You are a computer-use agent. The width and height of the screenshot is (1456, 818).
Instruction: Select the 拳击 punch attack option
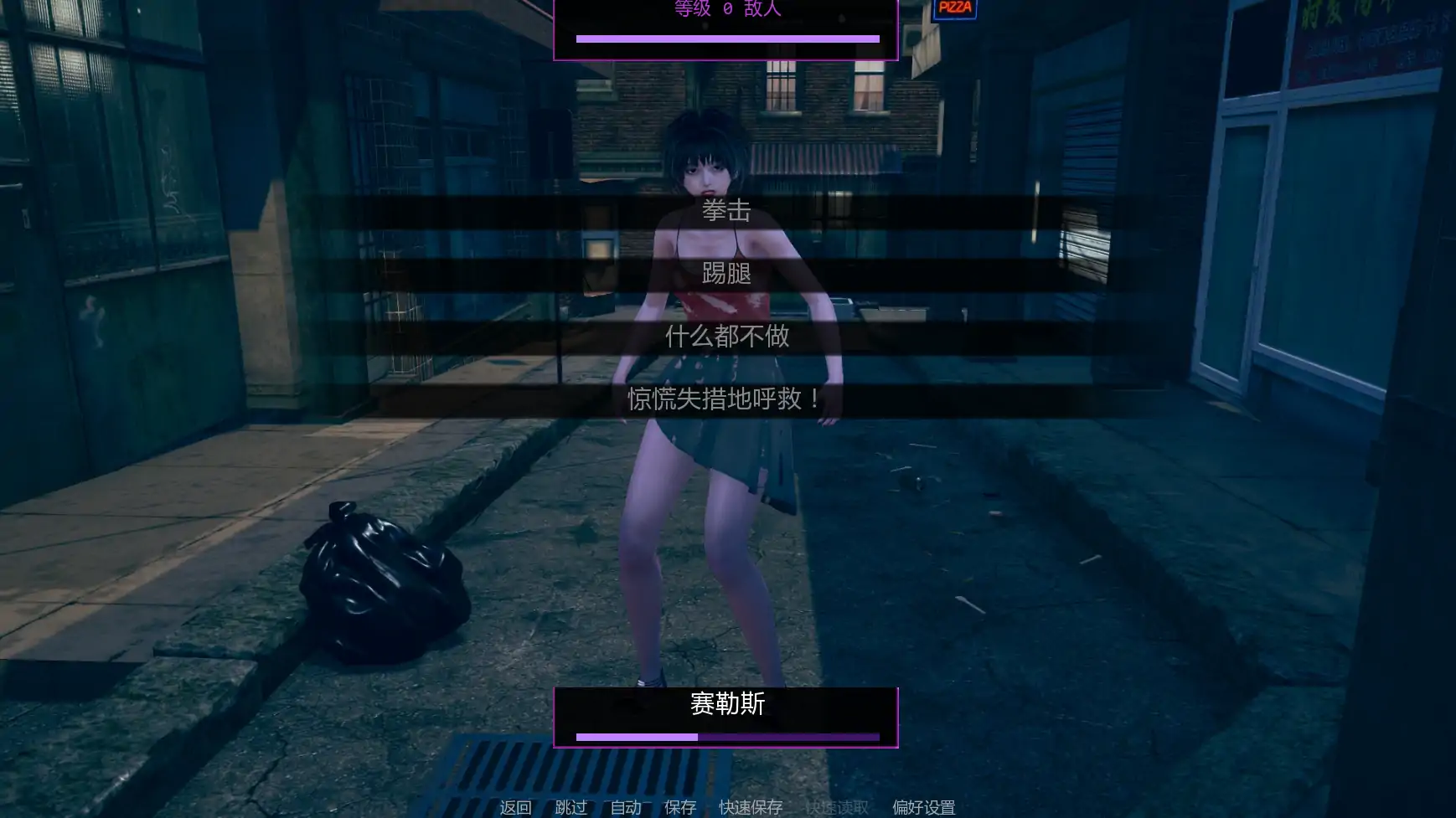(x=727, y=212)
